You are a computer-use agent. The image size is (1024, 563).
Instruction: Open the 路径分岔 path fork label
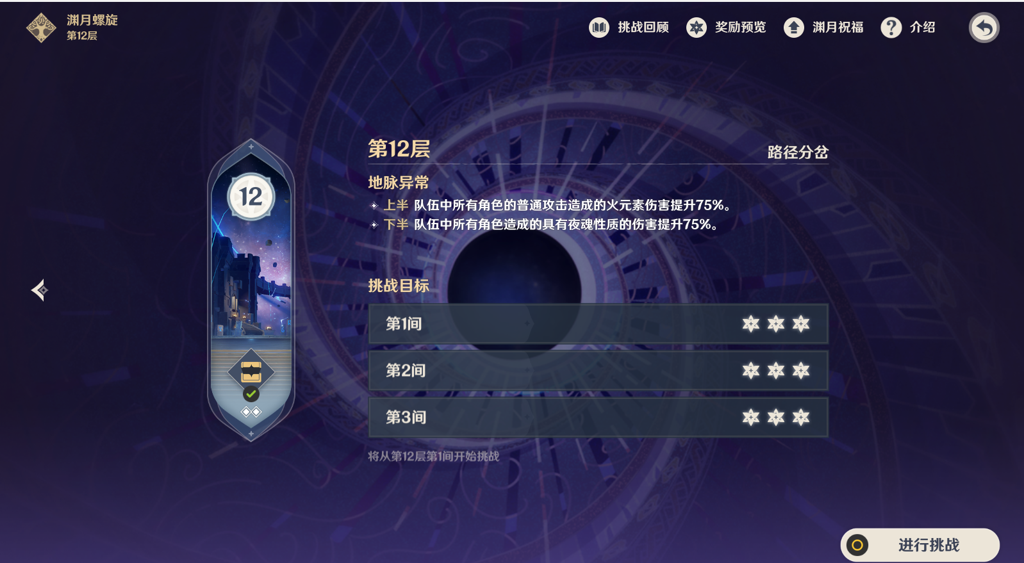[x=797, y=153]
